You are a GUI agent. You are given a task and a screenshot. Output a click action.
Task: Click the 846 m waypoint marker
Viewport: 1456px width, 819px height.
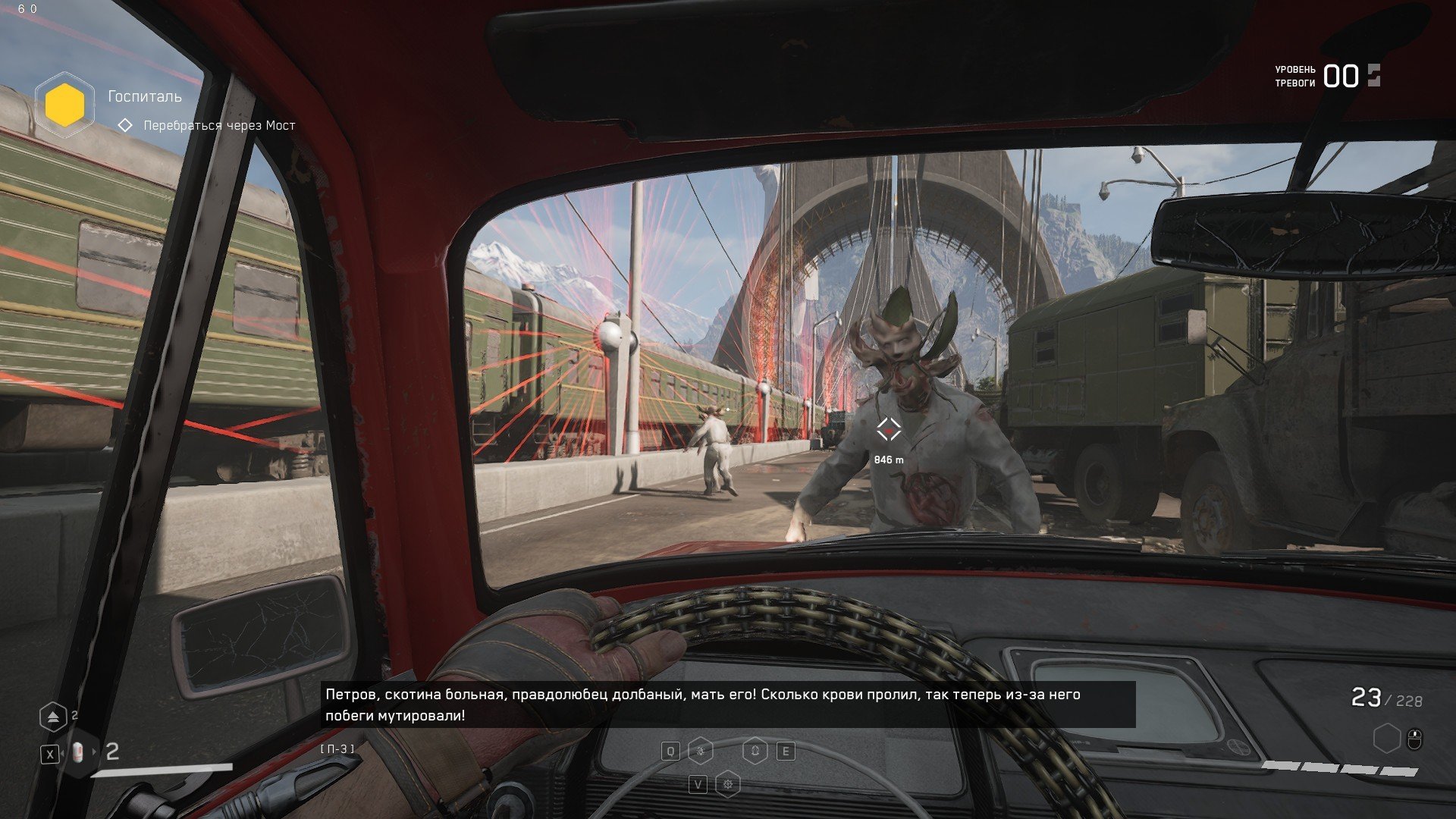tap(889, 429)
